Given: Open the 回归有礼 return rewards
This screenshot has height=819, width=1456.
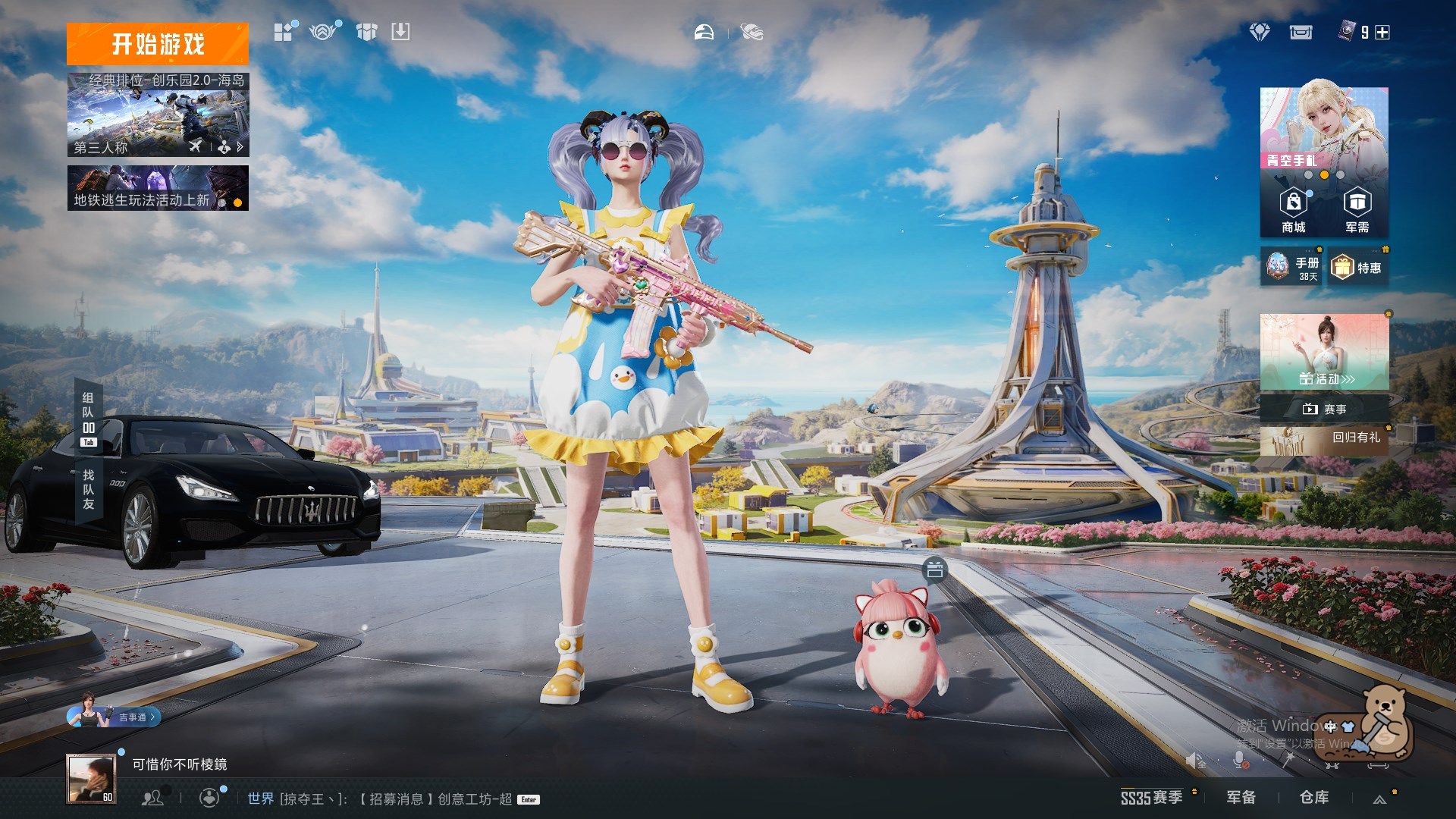Looking at the screenshot, I should click(1324, 440).
